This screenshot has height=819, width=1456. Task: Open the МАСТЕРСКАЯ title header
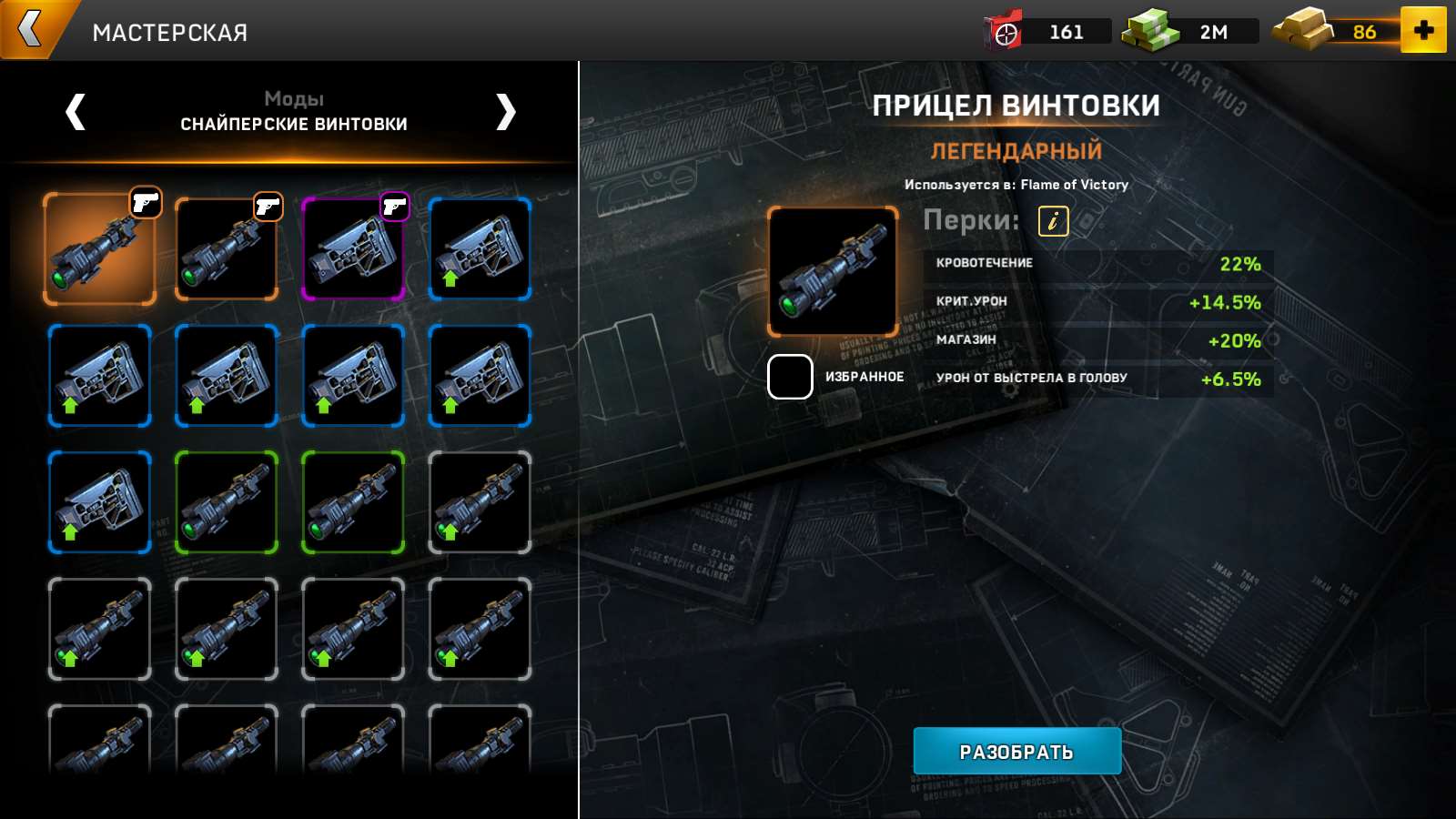(169, 32)
